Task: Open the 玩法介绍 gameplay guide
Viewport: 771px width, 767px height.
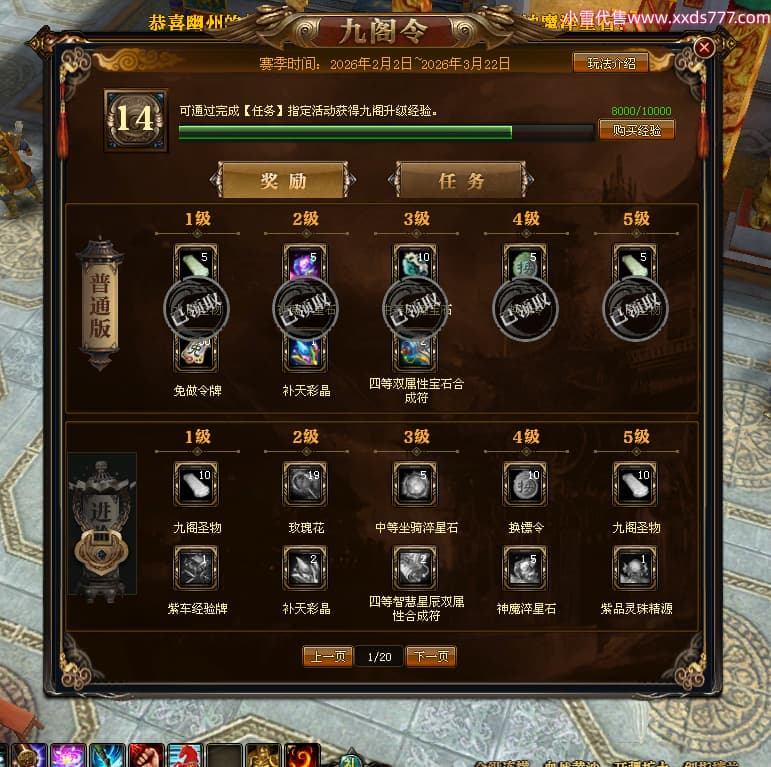Action: pyautogui.click(x=610, y=63)
